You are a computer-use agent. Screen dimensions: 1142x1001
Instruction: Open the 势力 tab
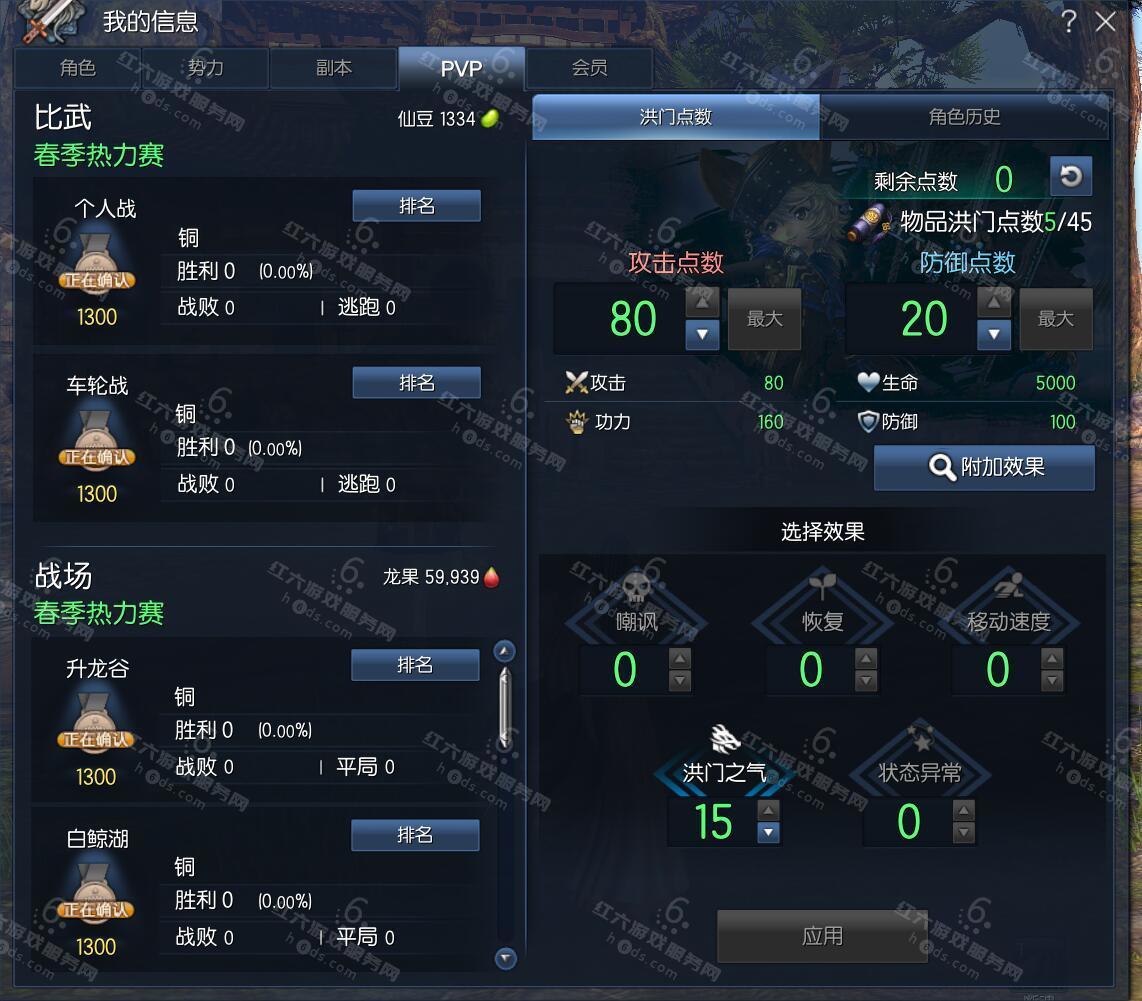tap(205, 69)
